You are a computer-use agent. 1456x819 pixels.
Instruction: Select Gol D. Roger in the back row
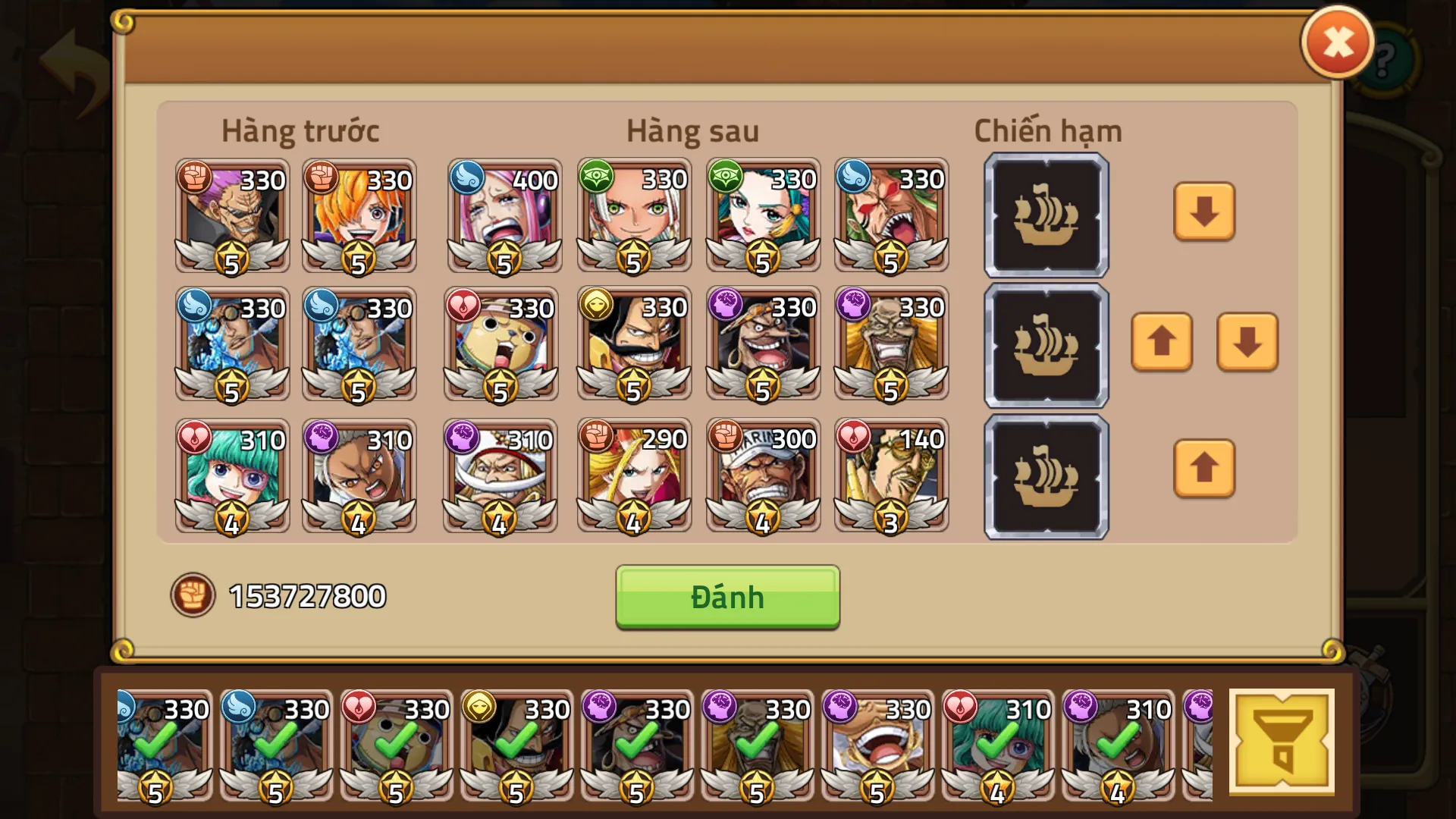633,345
